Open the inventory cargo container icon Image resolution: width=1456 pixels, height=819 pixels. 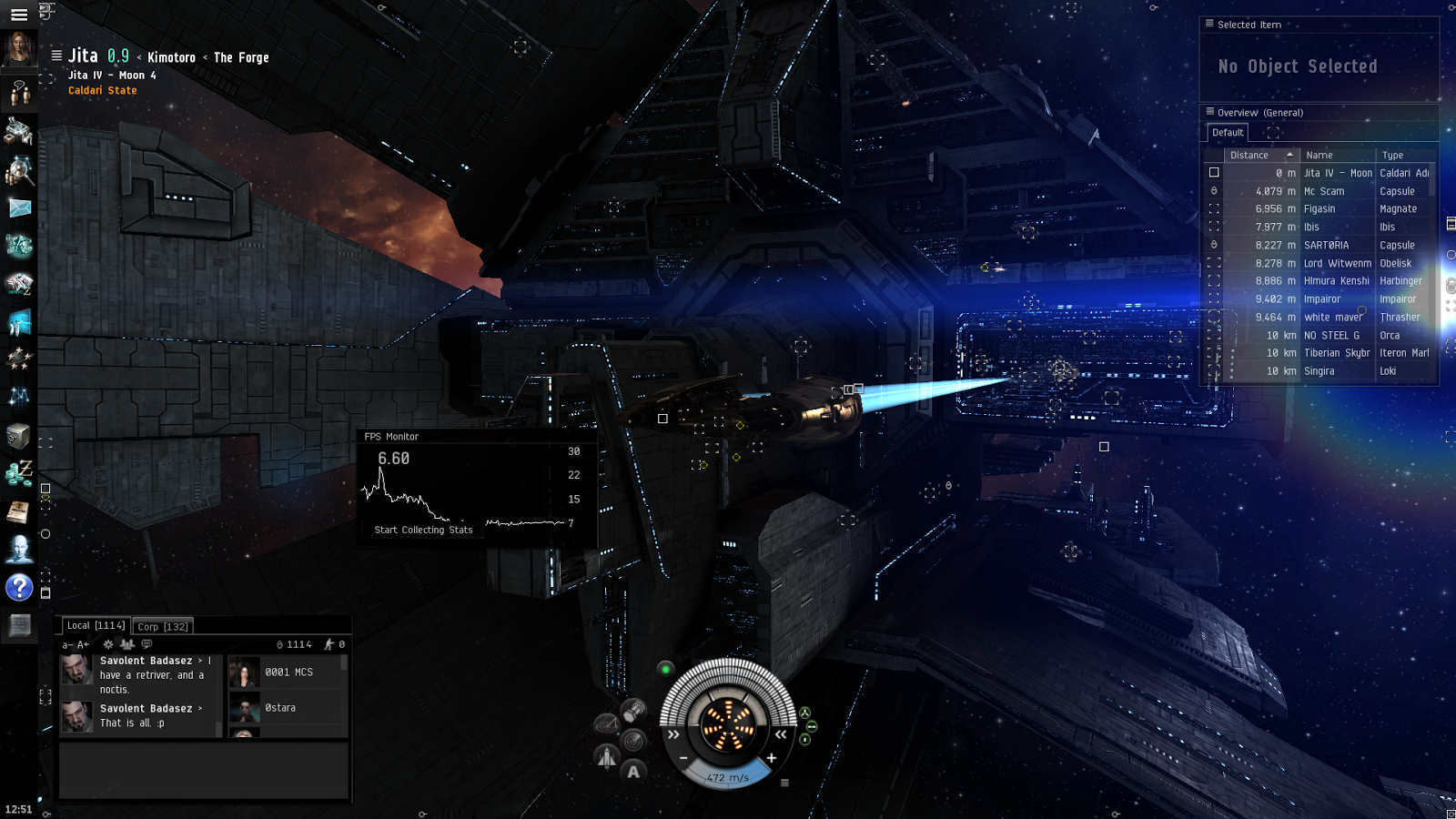(x=19, y=437)
